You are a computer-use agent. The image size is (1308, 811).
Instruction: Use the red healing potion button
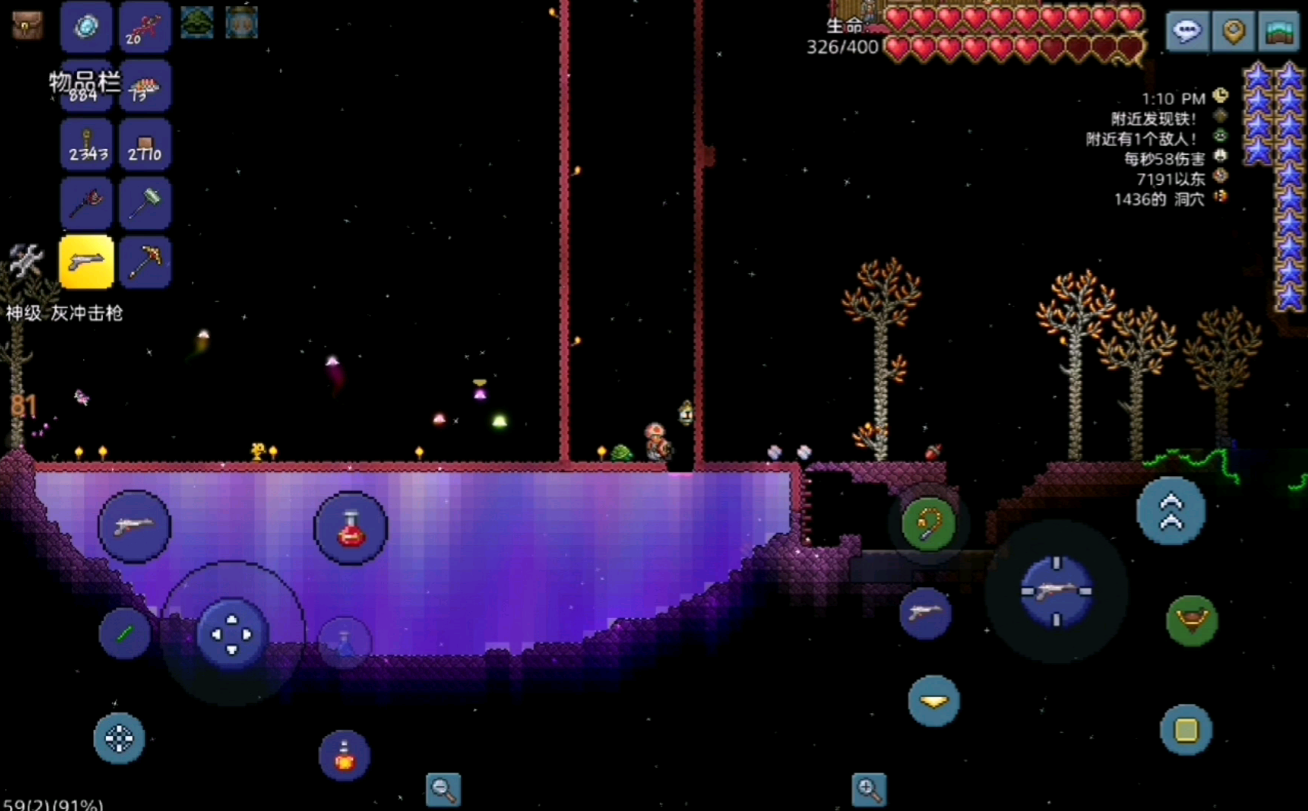pyautogui.click(x=350, y=528)
